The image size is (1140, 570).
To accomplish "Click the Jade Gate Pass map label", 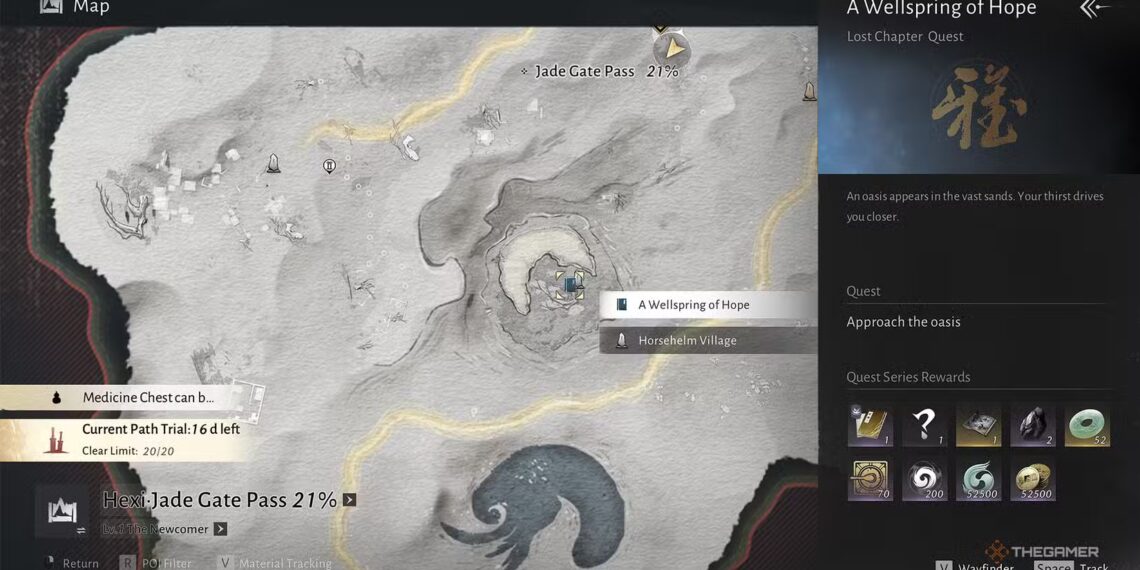I will click(585, 71).
